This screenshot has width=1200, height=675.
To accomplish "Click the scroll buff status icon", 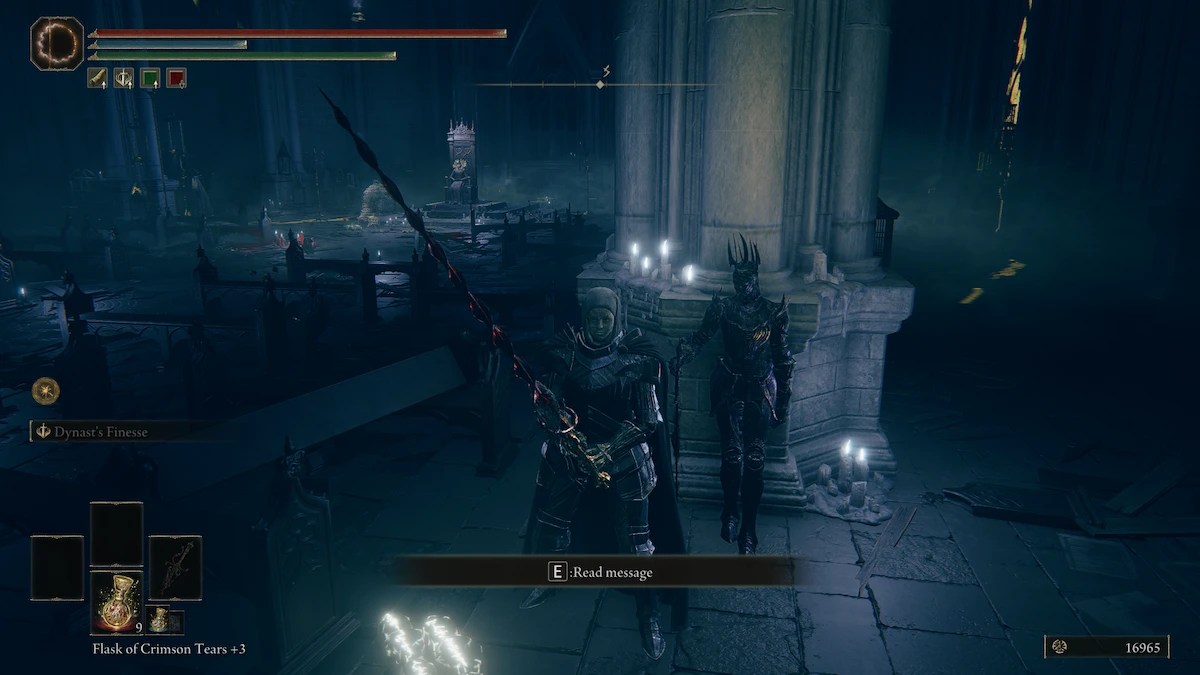I will point(97,78).
